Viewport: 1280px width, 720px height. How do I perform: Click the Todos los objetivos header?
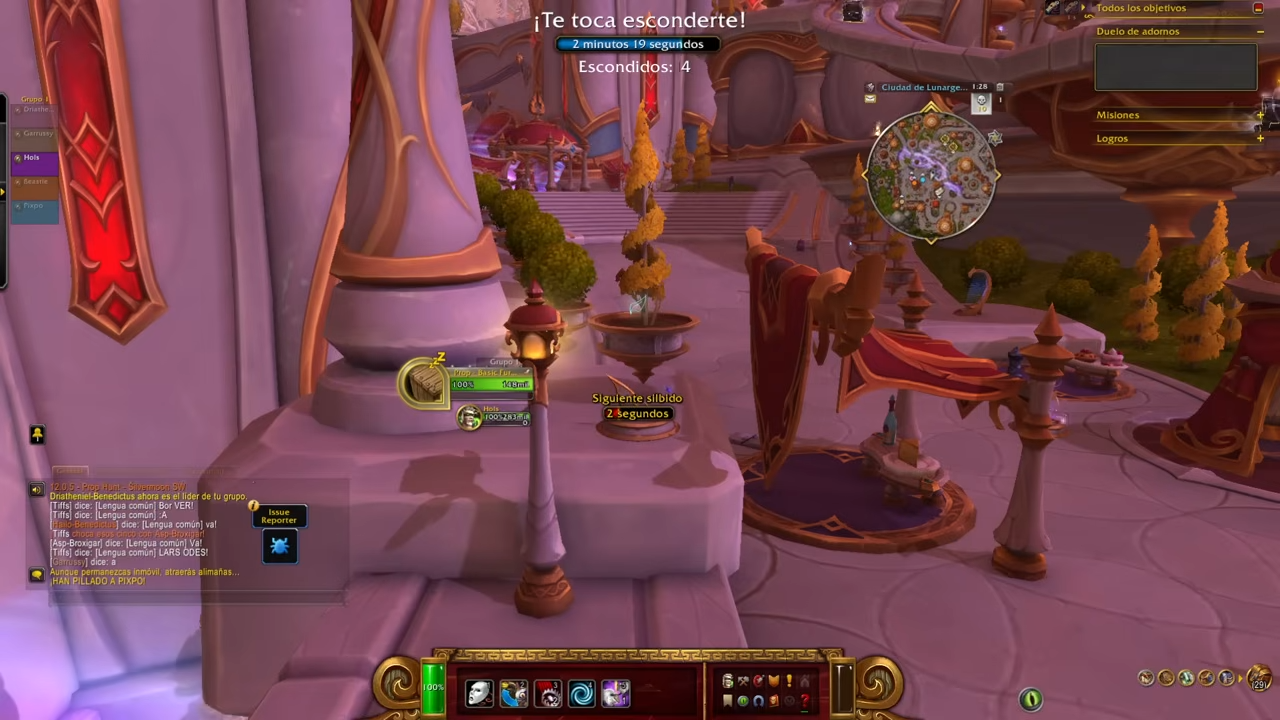pyautogui.click(x=1141, y=8)
